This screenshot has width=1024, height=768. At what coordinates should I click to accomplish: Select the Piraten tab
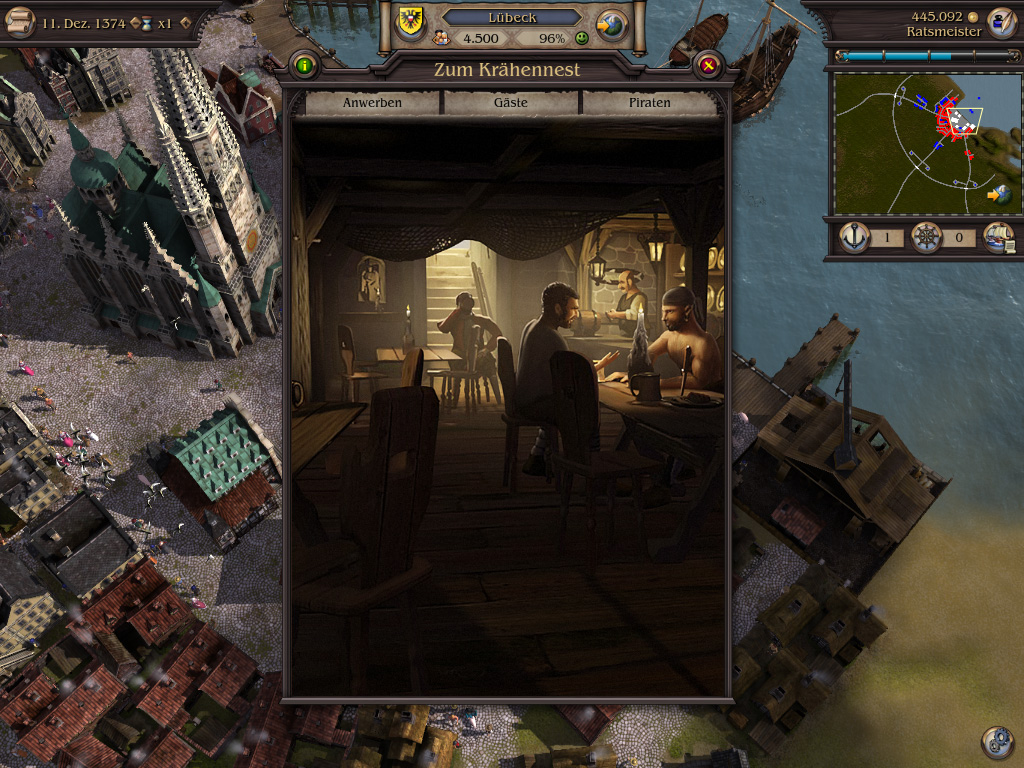click(x=649, y=103)
